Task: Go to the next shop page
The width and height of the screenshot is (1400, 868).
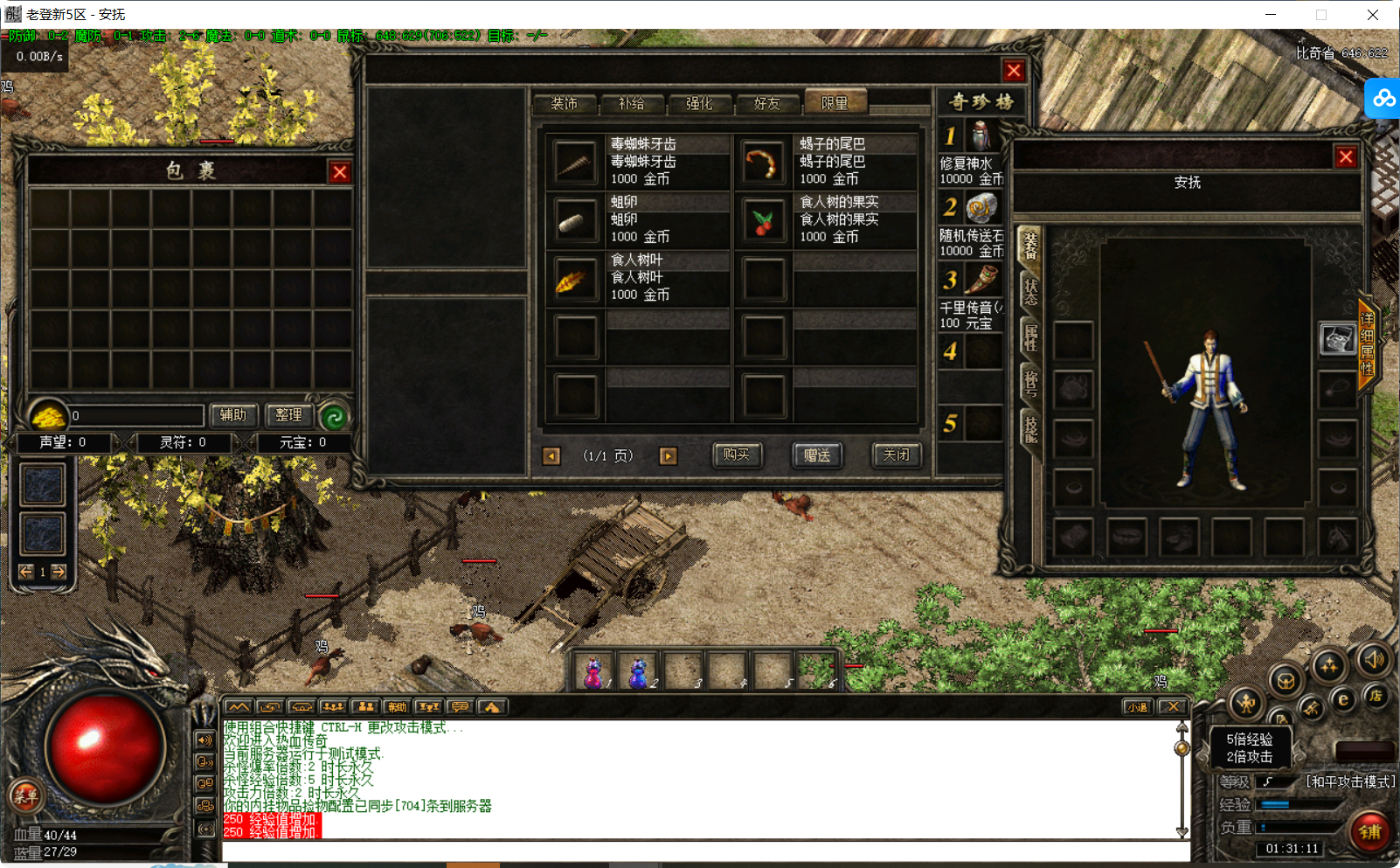Action: coord(668,456)
